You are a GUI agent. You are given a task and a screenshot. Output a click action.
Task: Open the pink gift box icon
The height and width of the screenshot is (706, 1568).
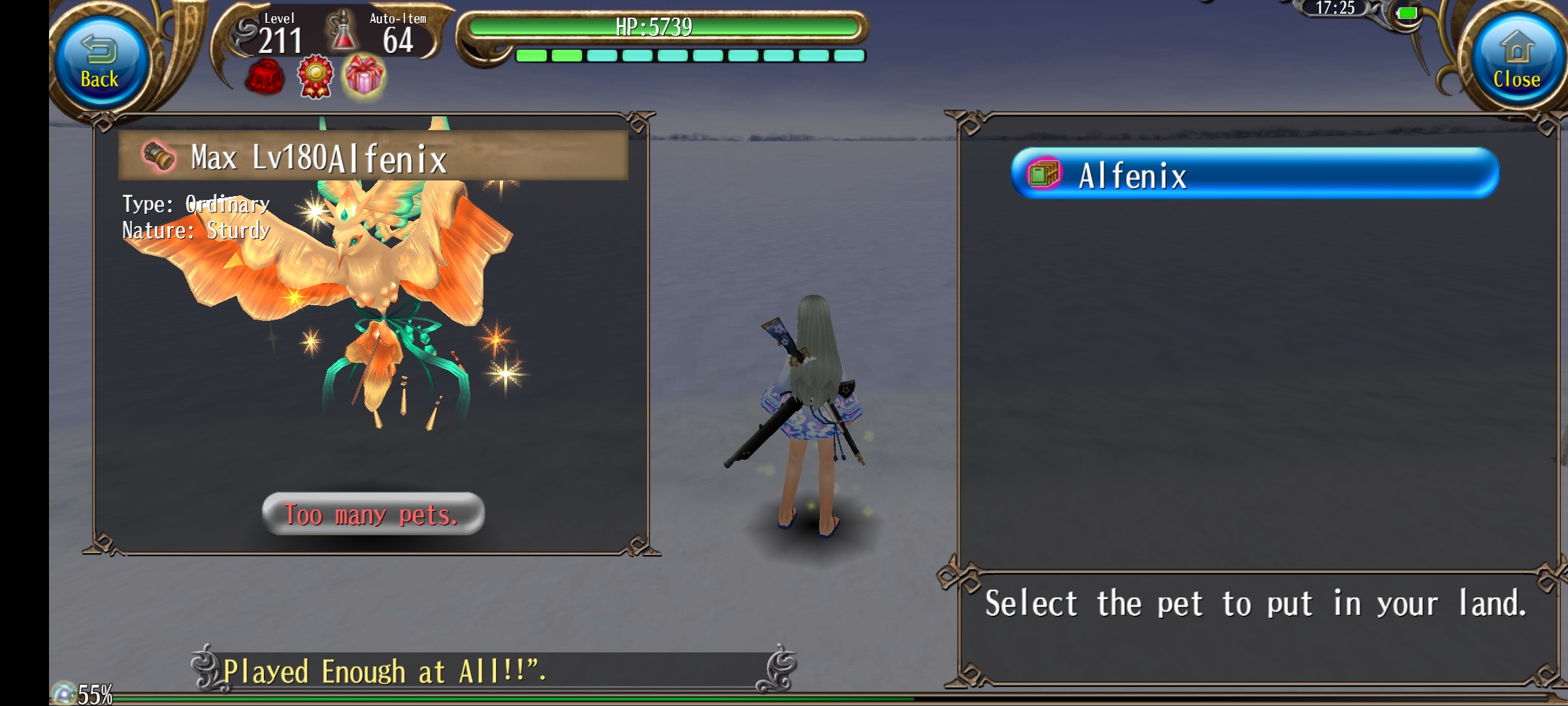click(365, 76)
